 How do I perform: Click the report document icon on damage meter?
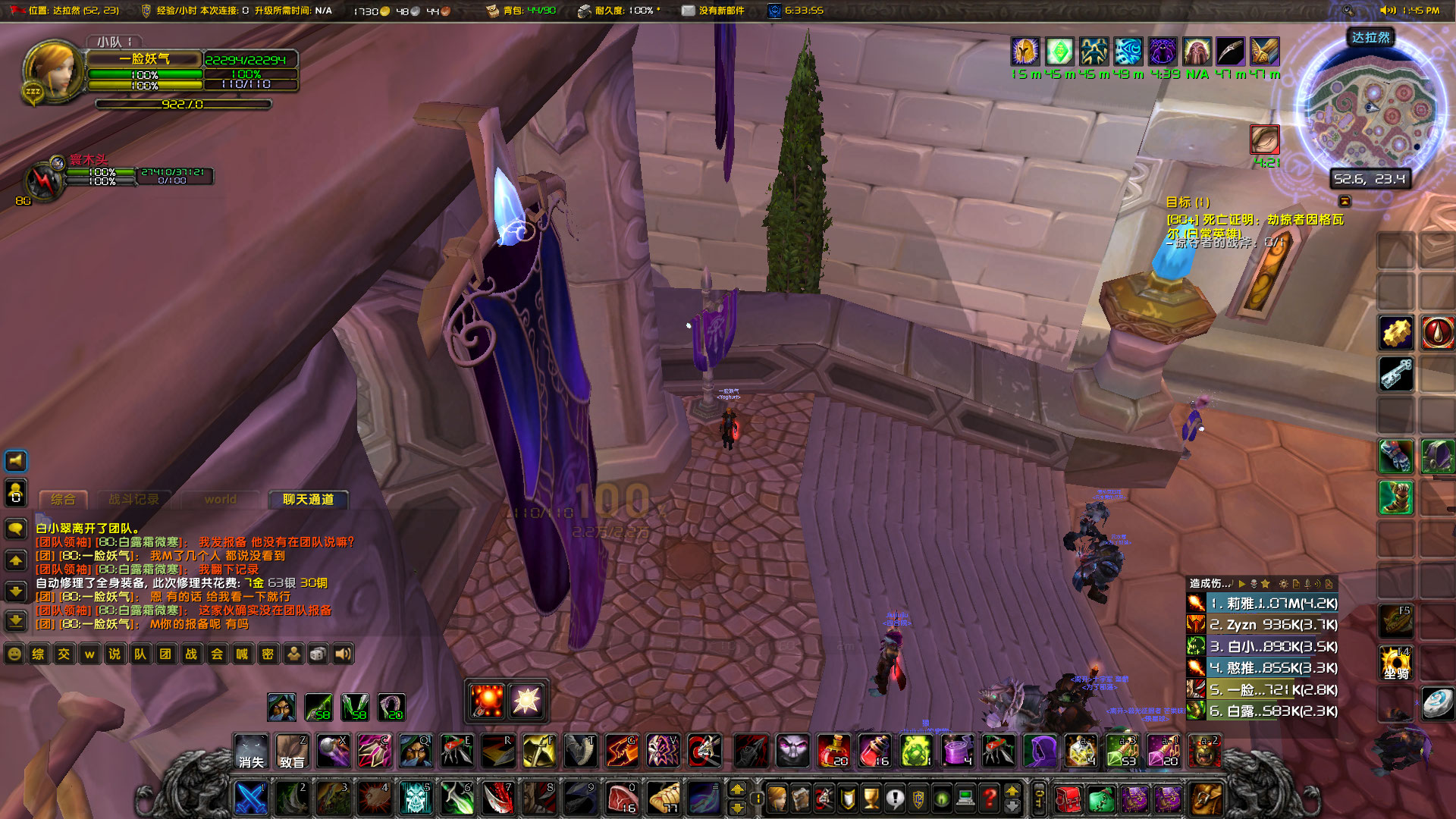pyautogui.click(x=1296, y=582)
